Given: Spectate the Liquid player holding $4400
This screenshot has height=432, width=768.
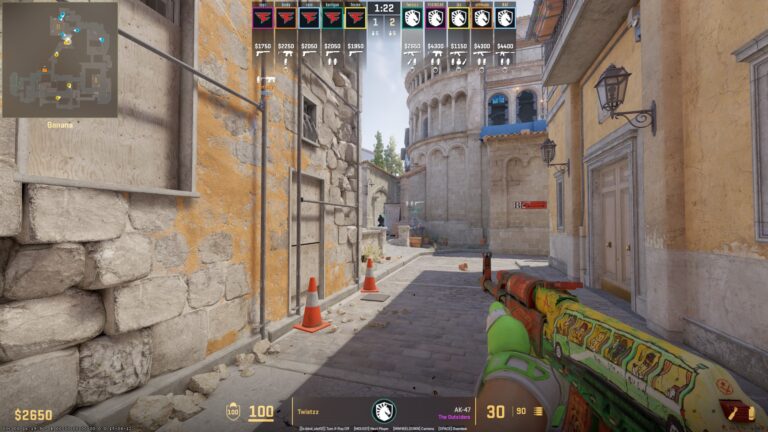Looking at the screenshot, I should coord(505,18).
